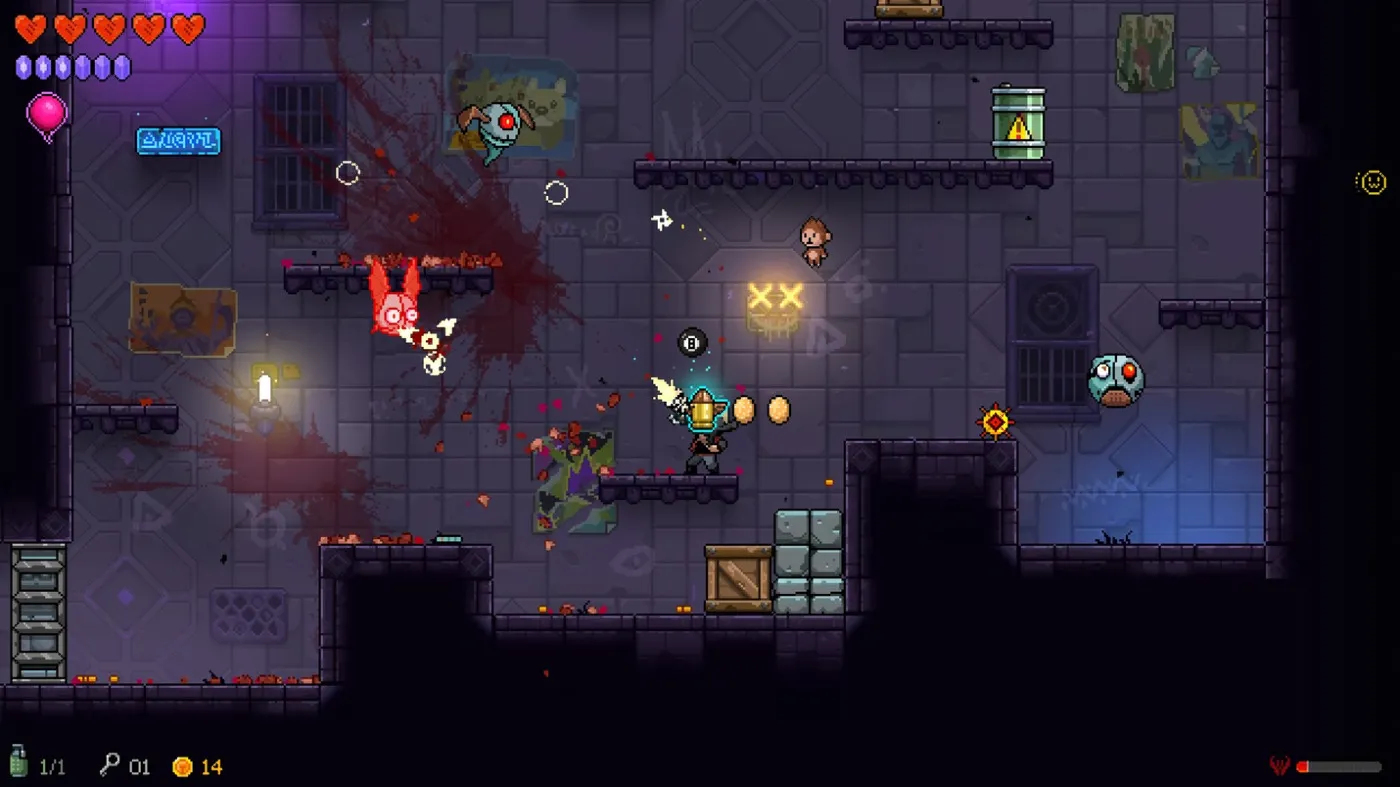Select the green grenade icon
This screenshot has width=1400, height=787.
(x=18, y=761)
